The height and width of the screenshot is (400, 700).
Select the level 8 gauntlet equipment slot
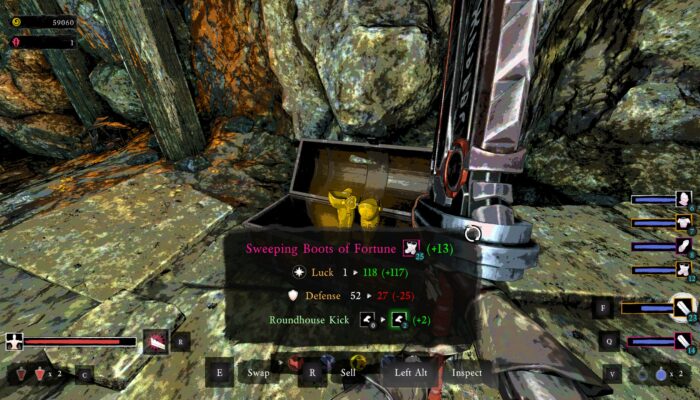(683, 245)
